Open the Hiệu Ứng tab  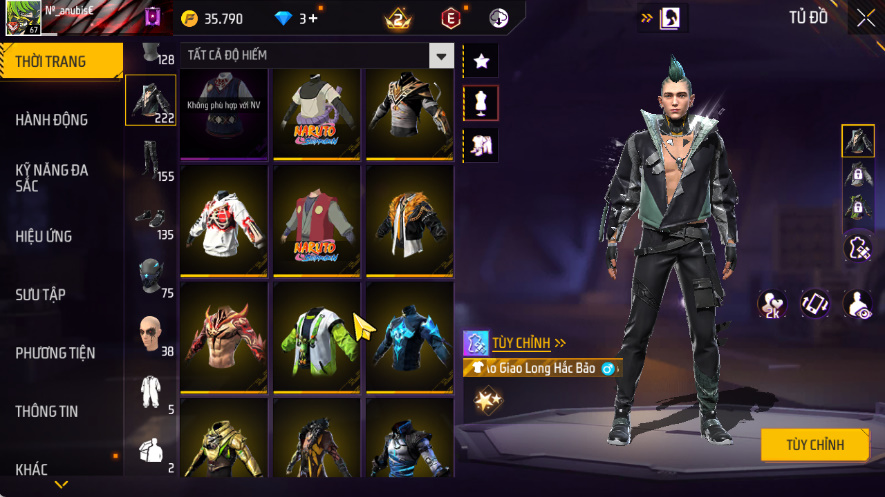click(x=44, y=237)
